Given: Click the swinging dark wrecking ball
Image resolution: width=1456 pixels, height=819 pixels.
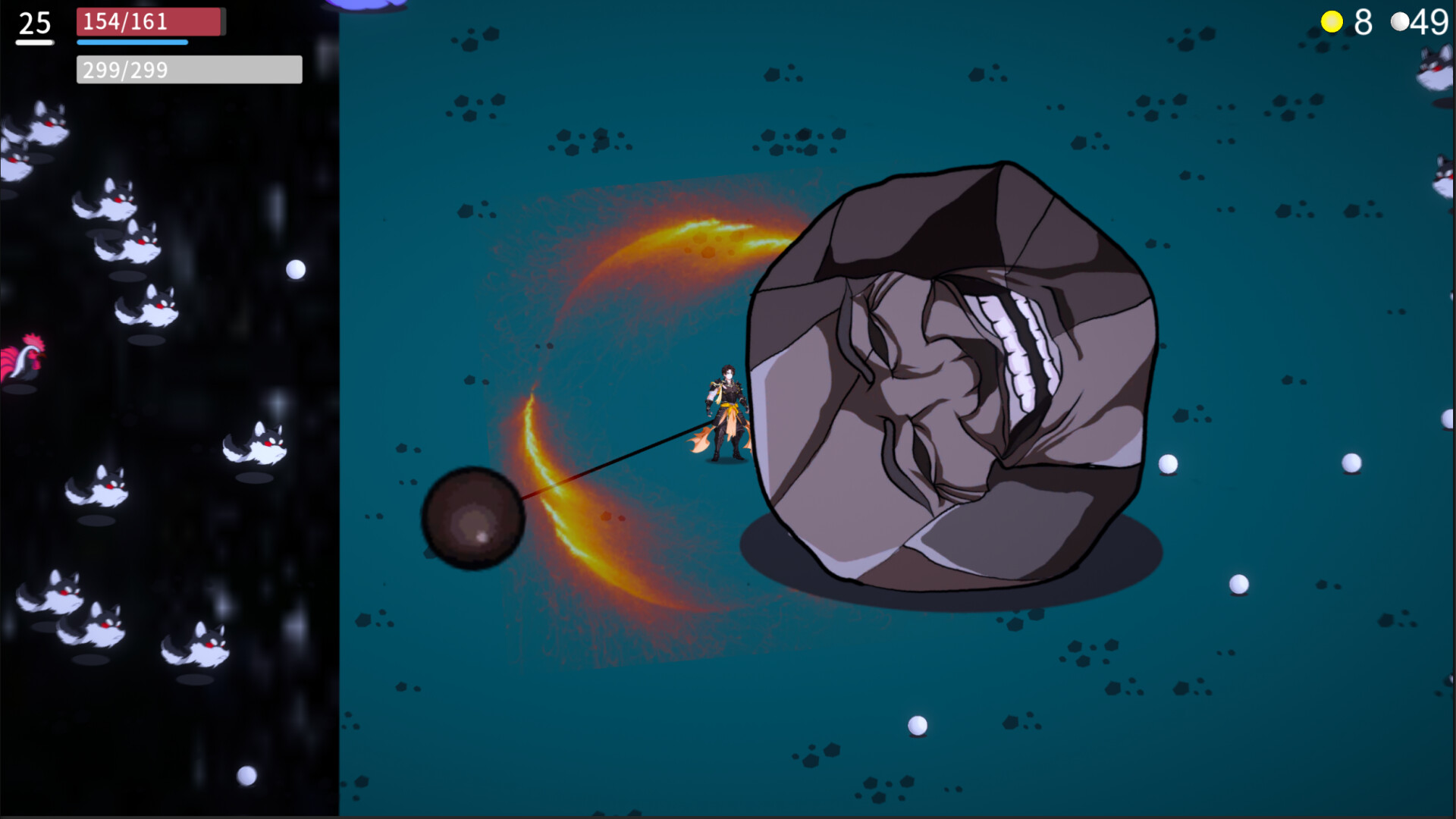Looking at the screenshot, I should tap(474, 519).
